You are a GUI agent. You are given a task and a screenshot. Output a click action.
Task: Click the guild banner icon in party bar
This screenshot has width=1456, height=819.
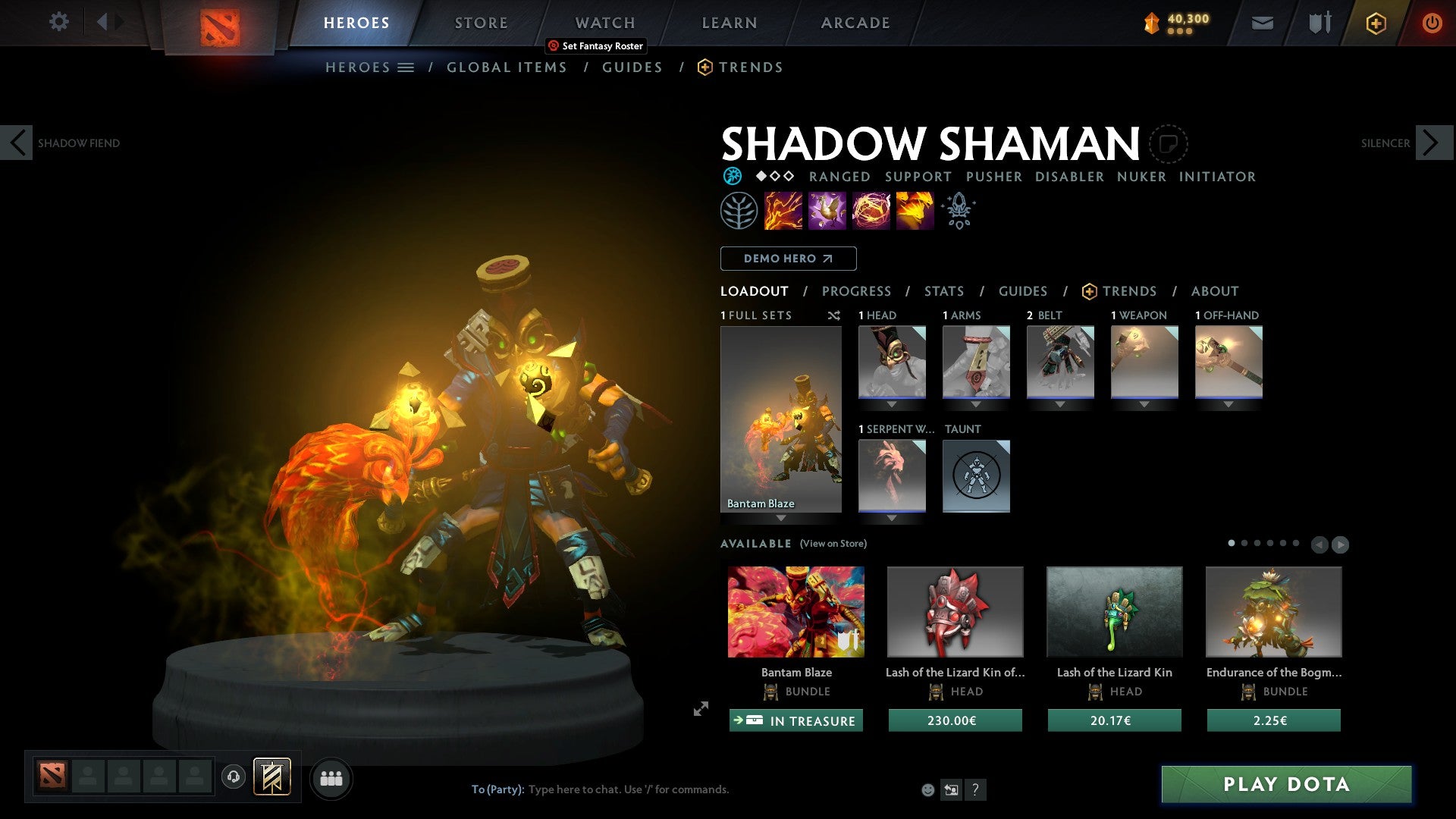coord(272,777)
